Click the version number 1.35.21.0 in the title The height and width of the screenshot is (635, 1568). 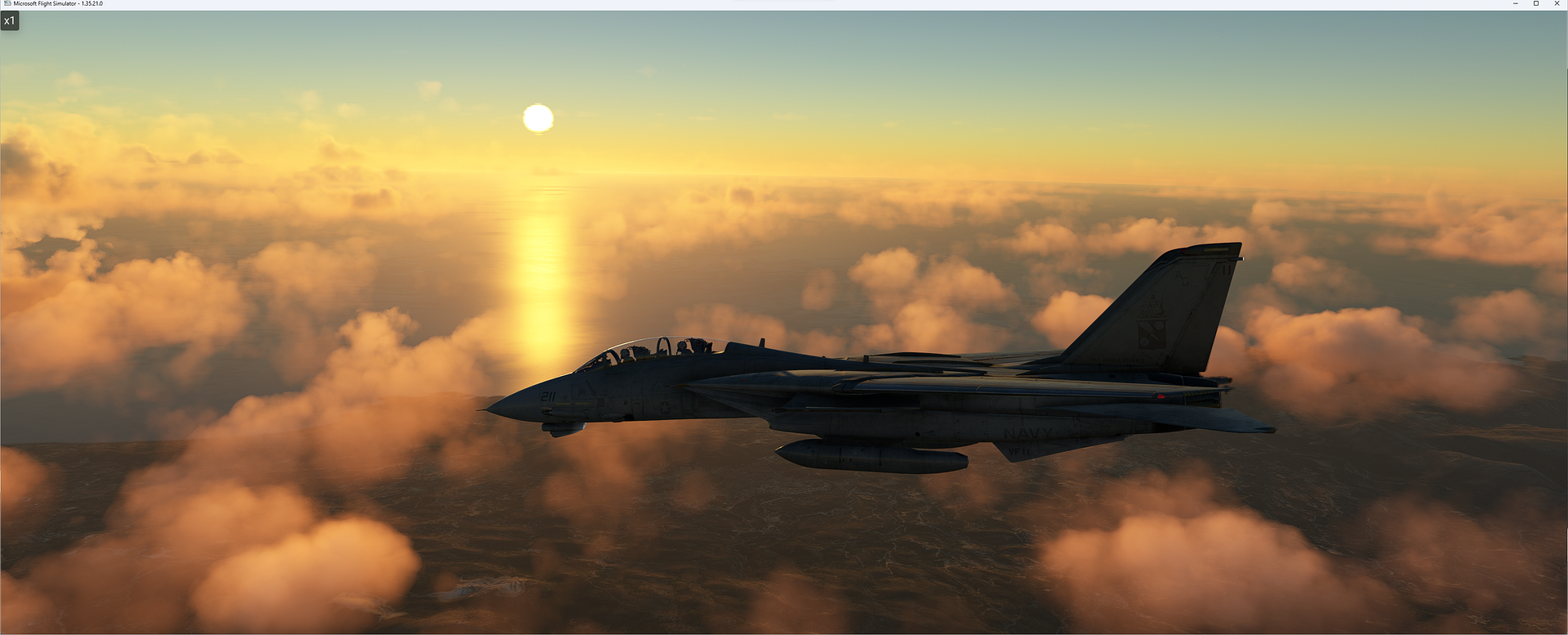coord(91,3)
